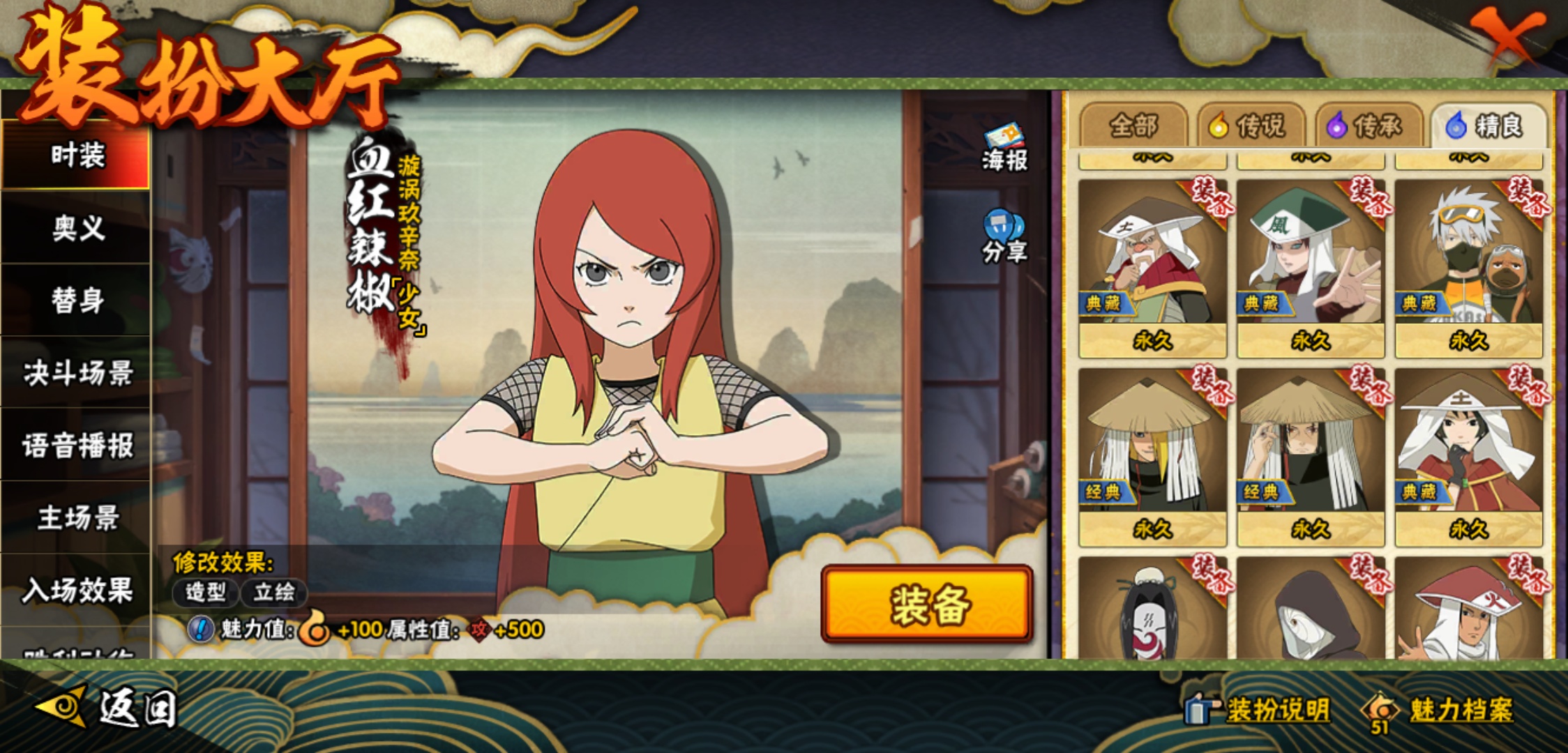
Task: Open the 海报 poster icon
Action: [x=1004, y=148]
